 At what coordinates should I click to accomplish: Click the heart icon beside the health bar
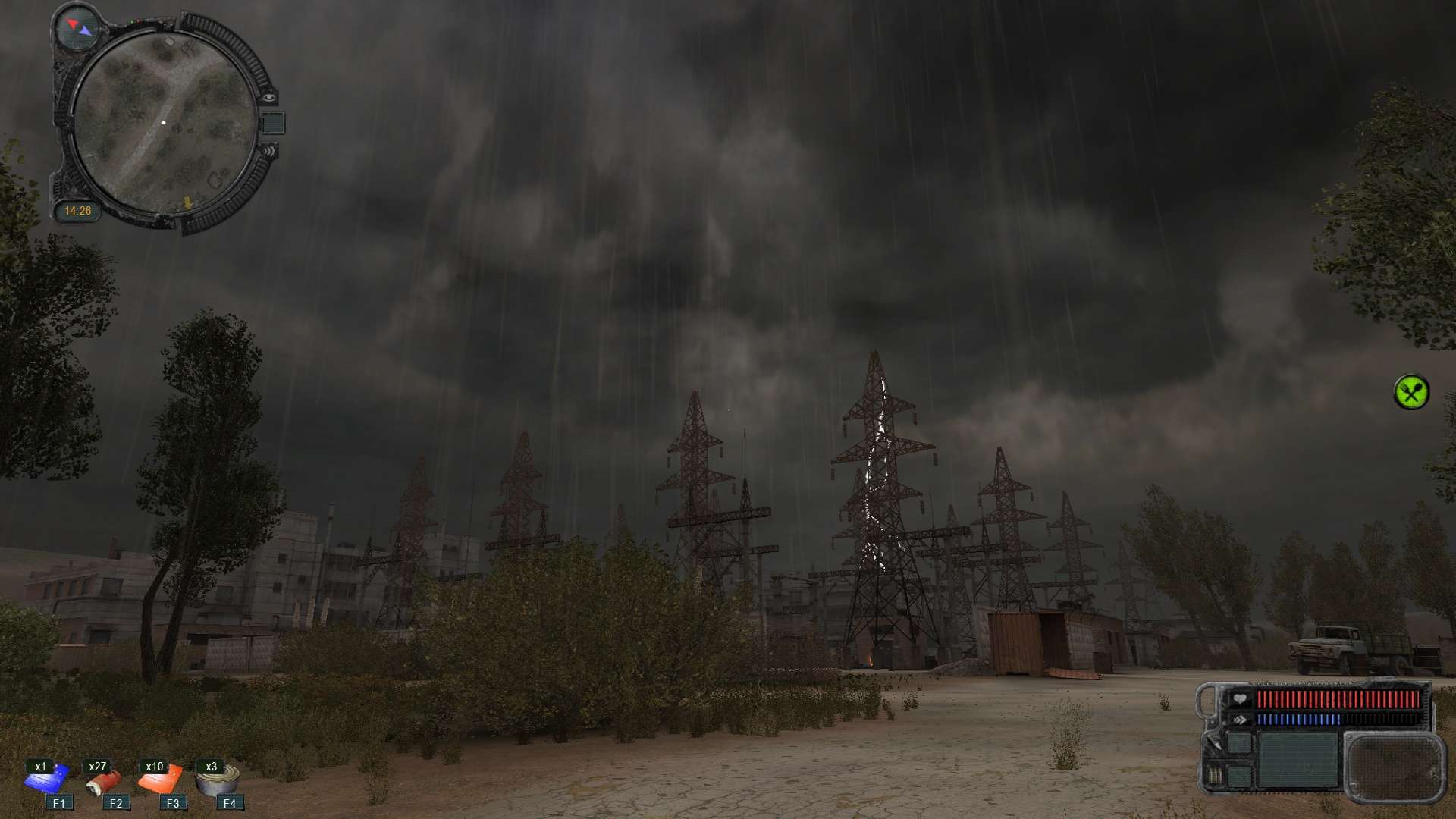1239,698
